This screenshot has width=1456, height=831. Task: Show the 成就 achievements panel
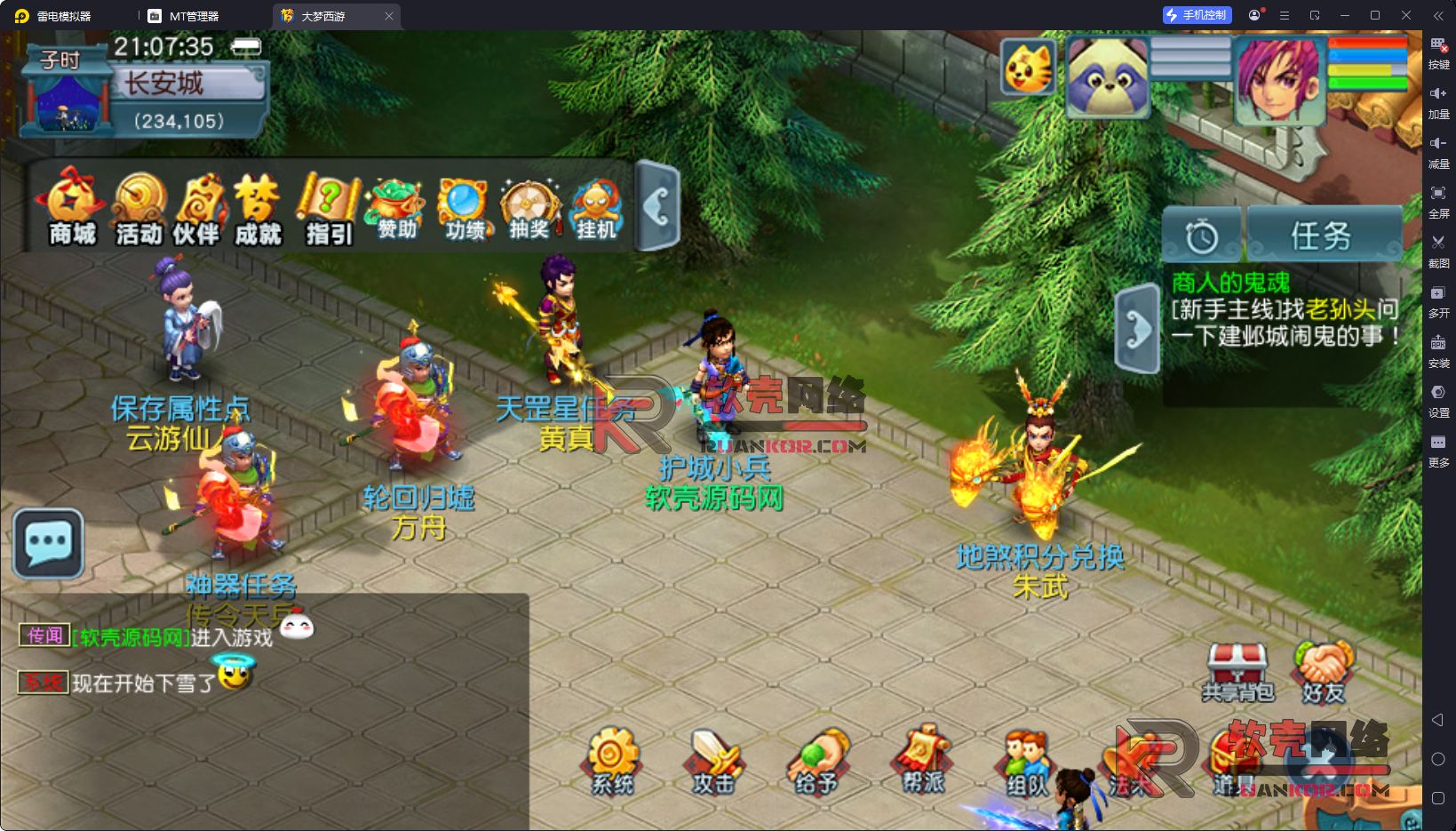click(258, 207)
